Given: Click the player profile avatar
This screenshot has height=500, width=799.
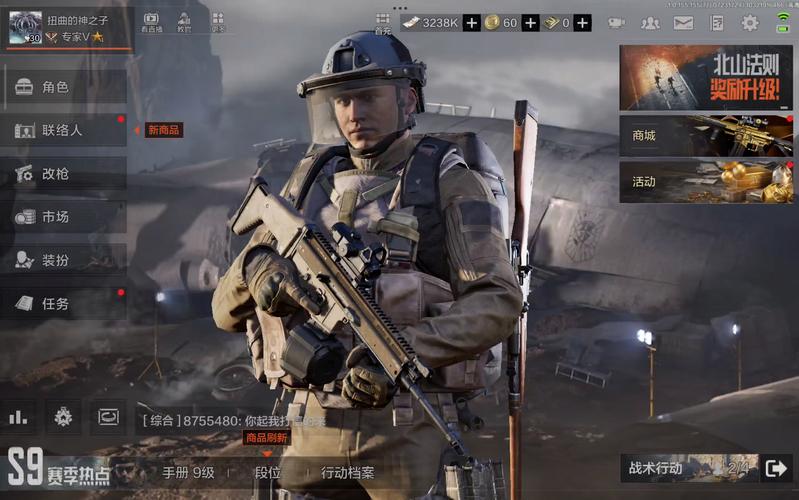Looking at the screenshot, I should click(25, 27).
